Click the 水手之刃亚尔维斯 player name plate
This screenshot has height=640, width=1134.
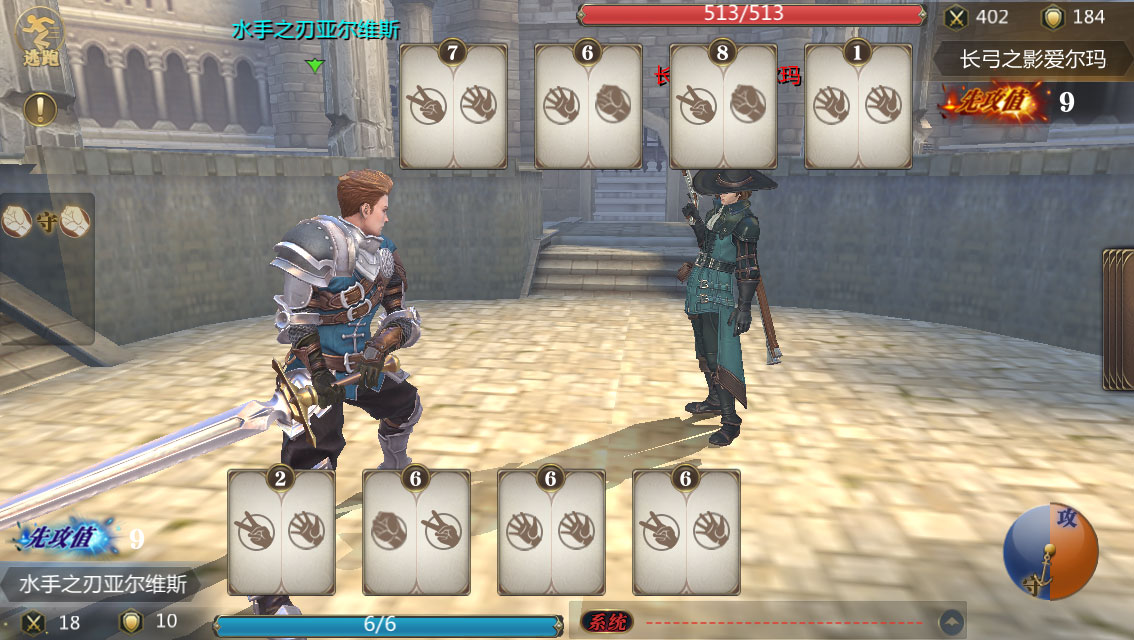pyautogui.click(x=97, y=582)
